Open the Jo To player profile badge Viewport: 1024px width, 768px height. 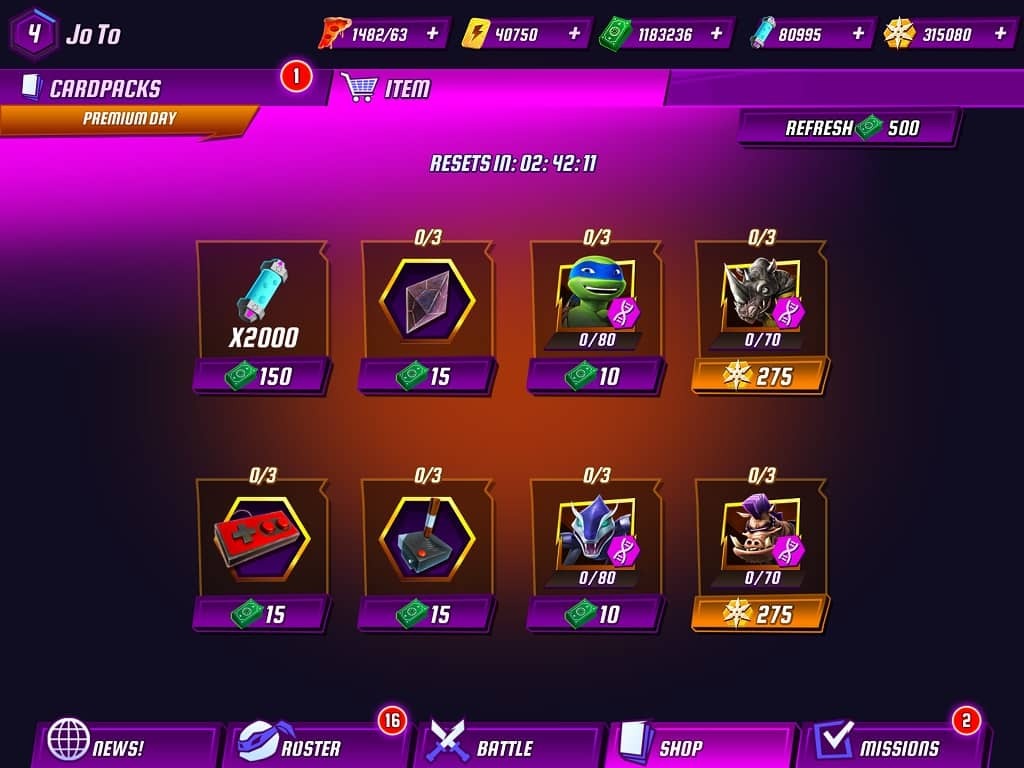point(34,32)
